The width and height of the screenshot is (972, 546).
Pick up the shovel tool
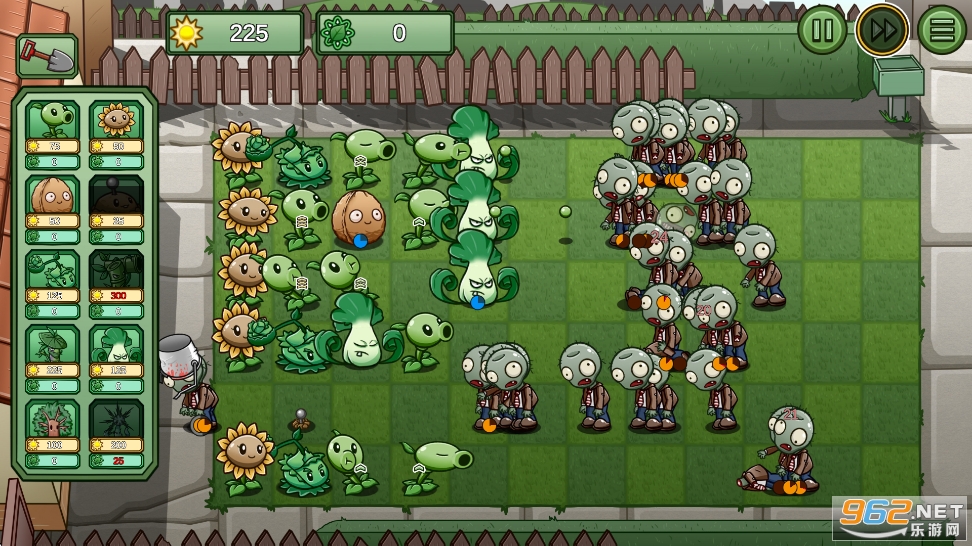point(46,56)
